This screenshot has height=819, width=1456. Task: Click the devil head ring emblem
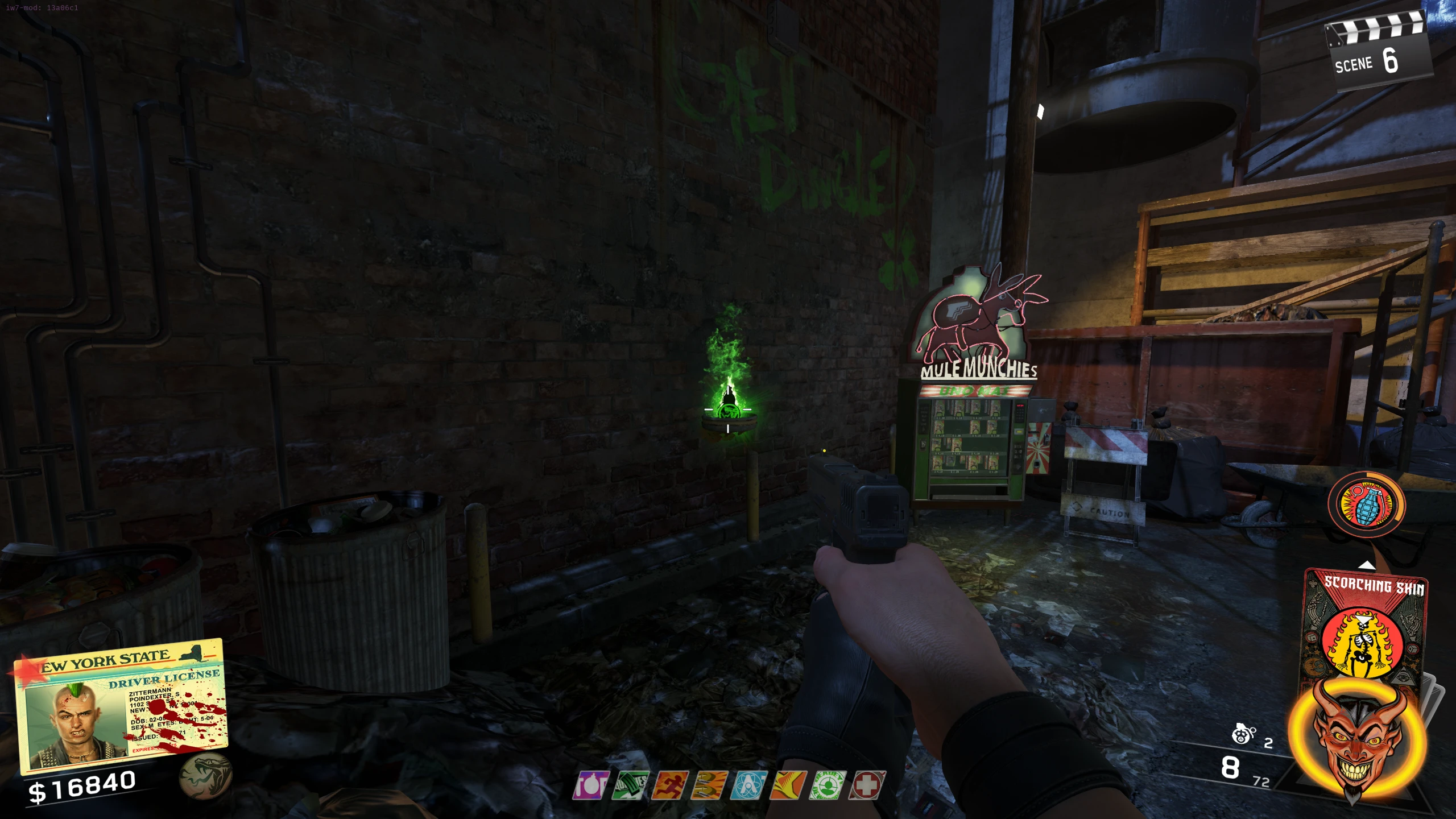coord(1358,739)
